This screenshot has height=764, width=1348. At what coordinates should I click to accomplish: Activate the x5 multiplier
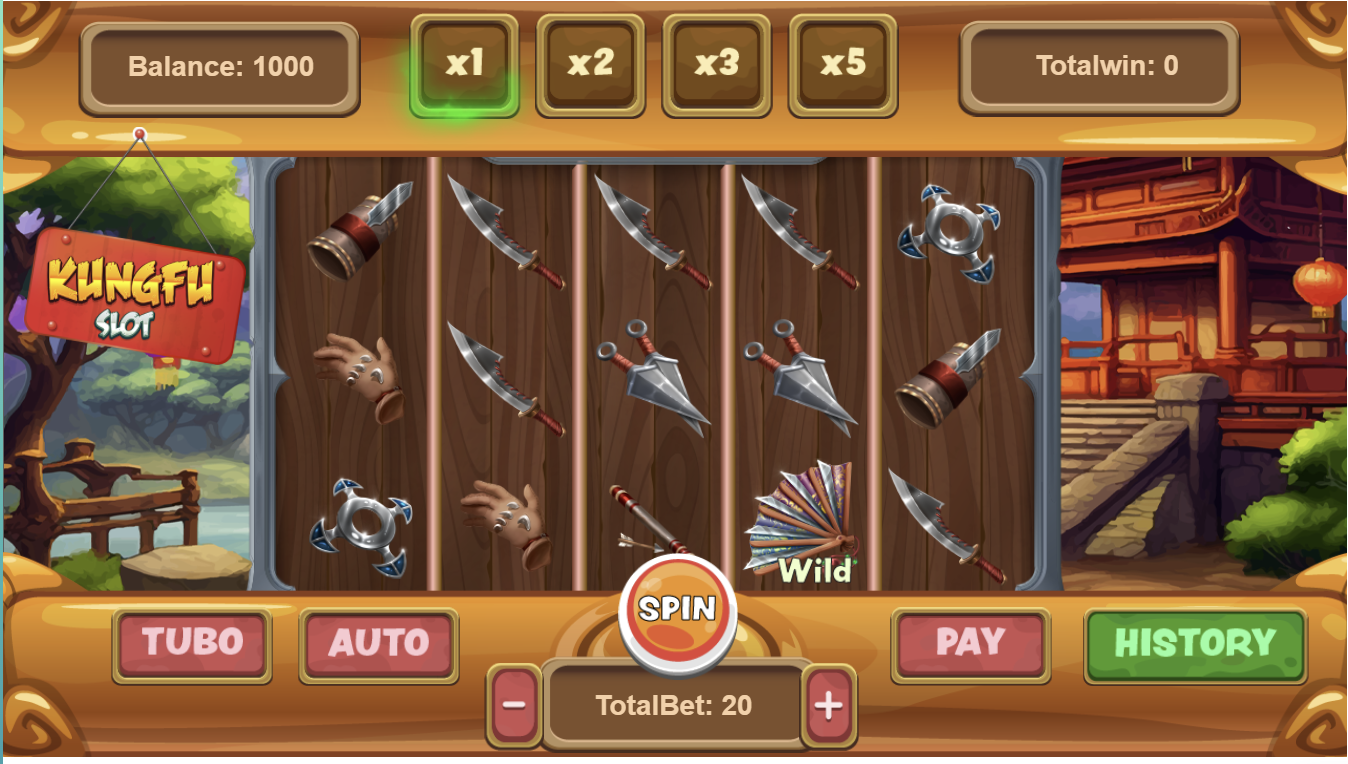pyautogui.click(x=842, y=64)
